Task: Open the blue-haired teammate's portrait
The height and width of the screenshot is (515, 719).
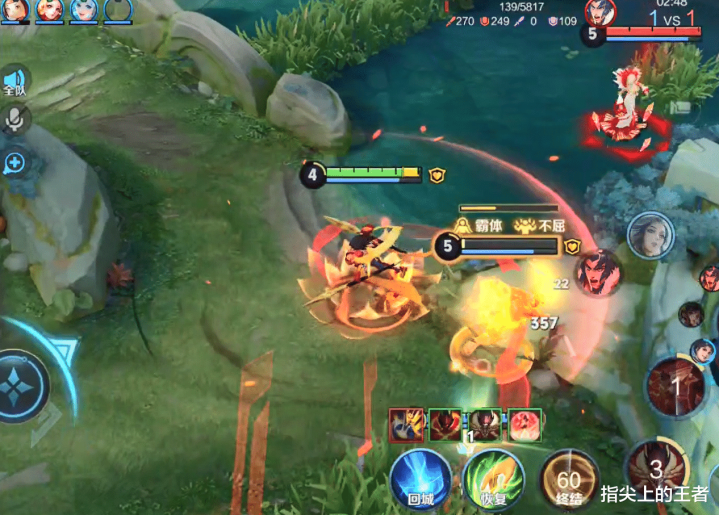Action: coord(84,10)
